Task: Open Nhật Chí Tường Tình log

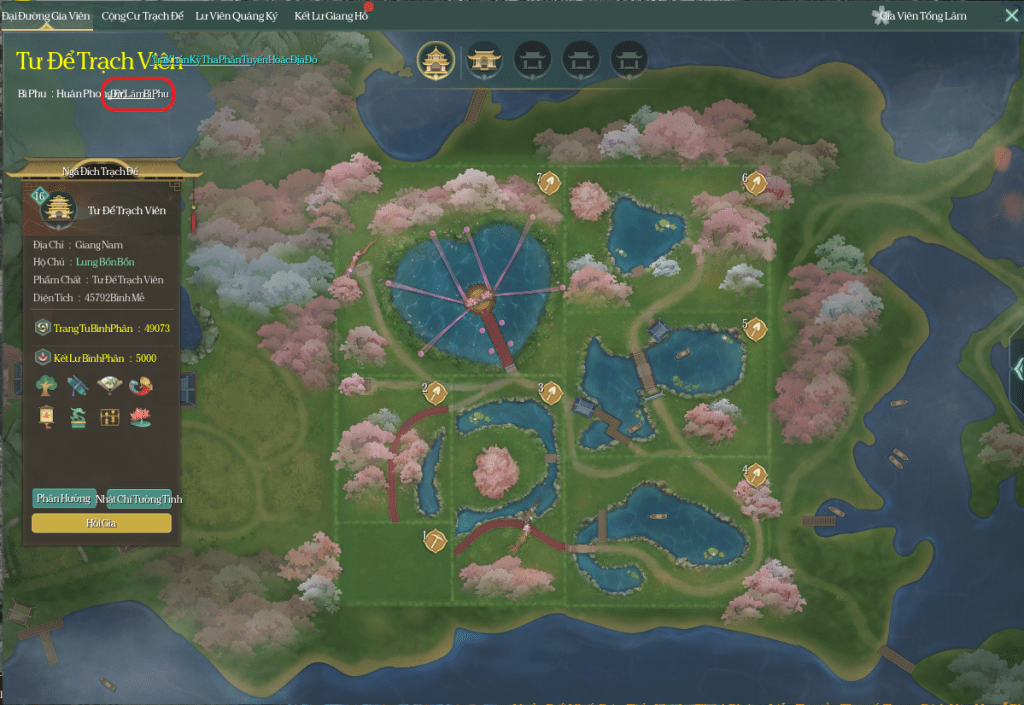Action: click(139, 498)
